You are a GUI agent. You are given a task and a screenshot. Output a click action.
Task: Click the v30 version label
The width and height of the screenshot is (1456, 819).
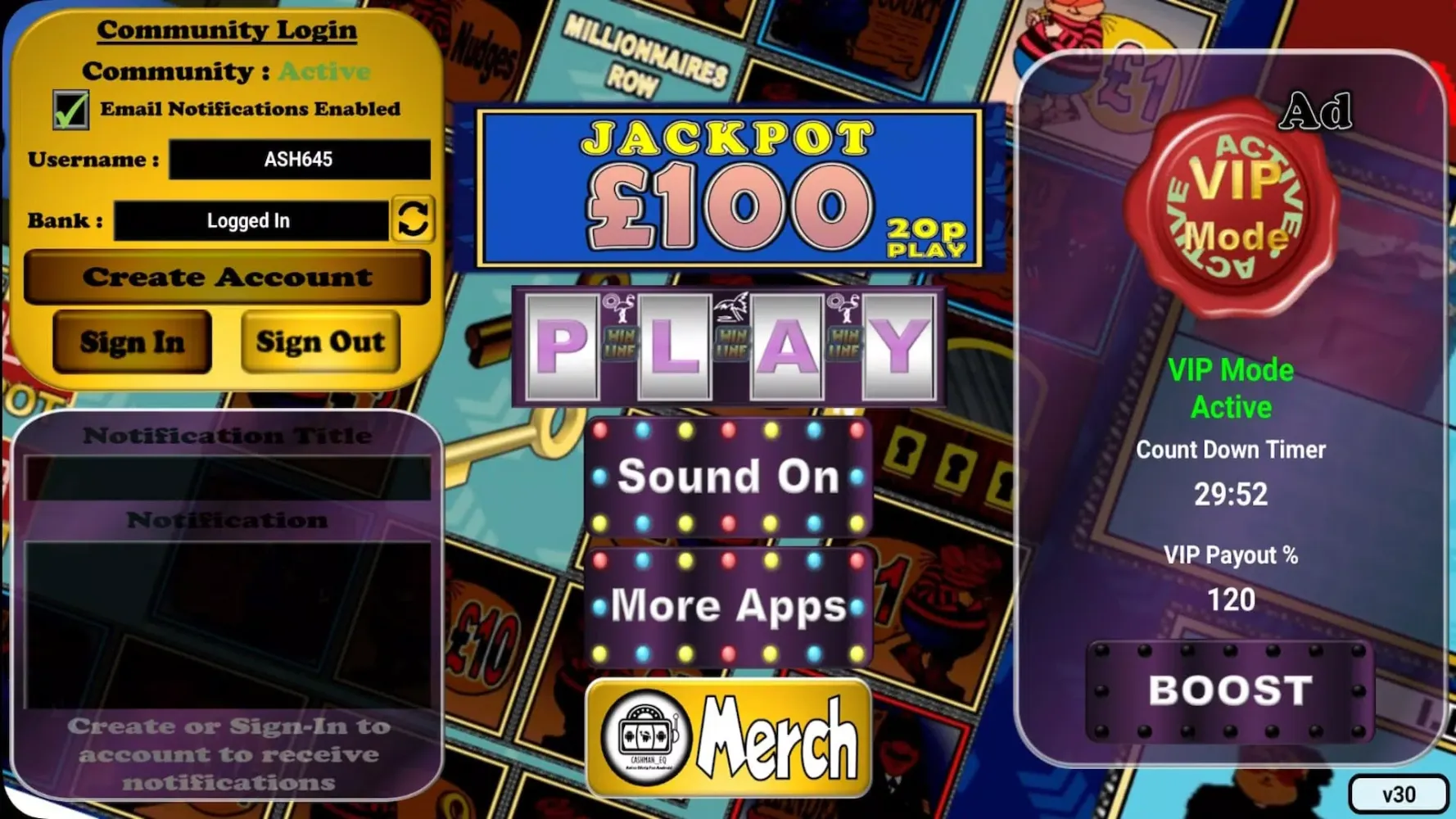click(x=1400, y=793)
